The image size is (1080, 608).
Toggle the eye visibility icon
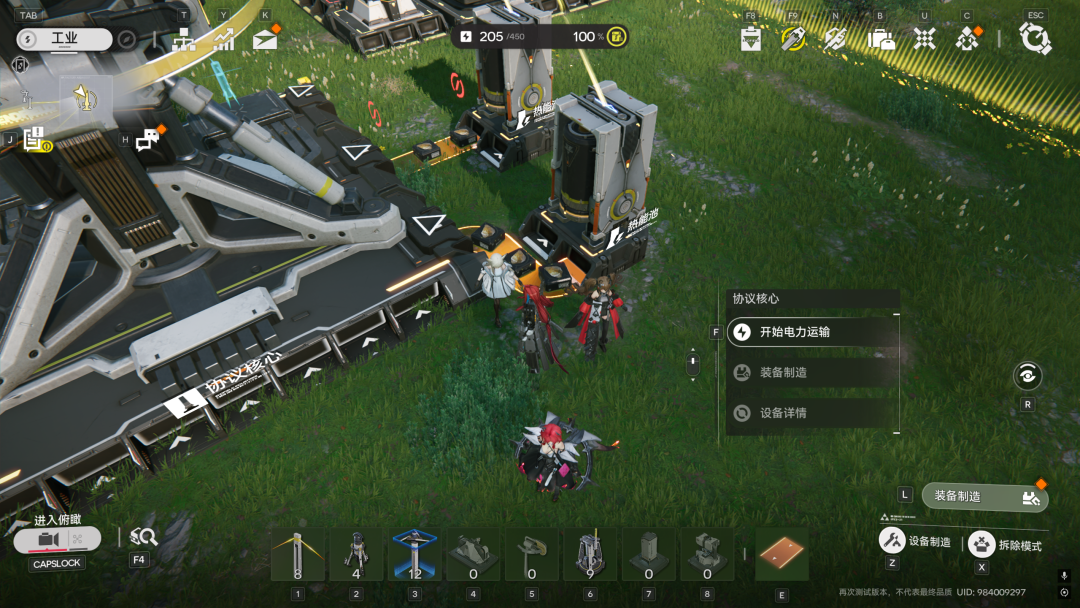click(x=1027, y=376)
